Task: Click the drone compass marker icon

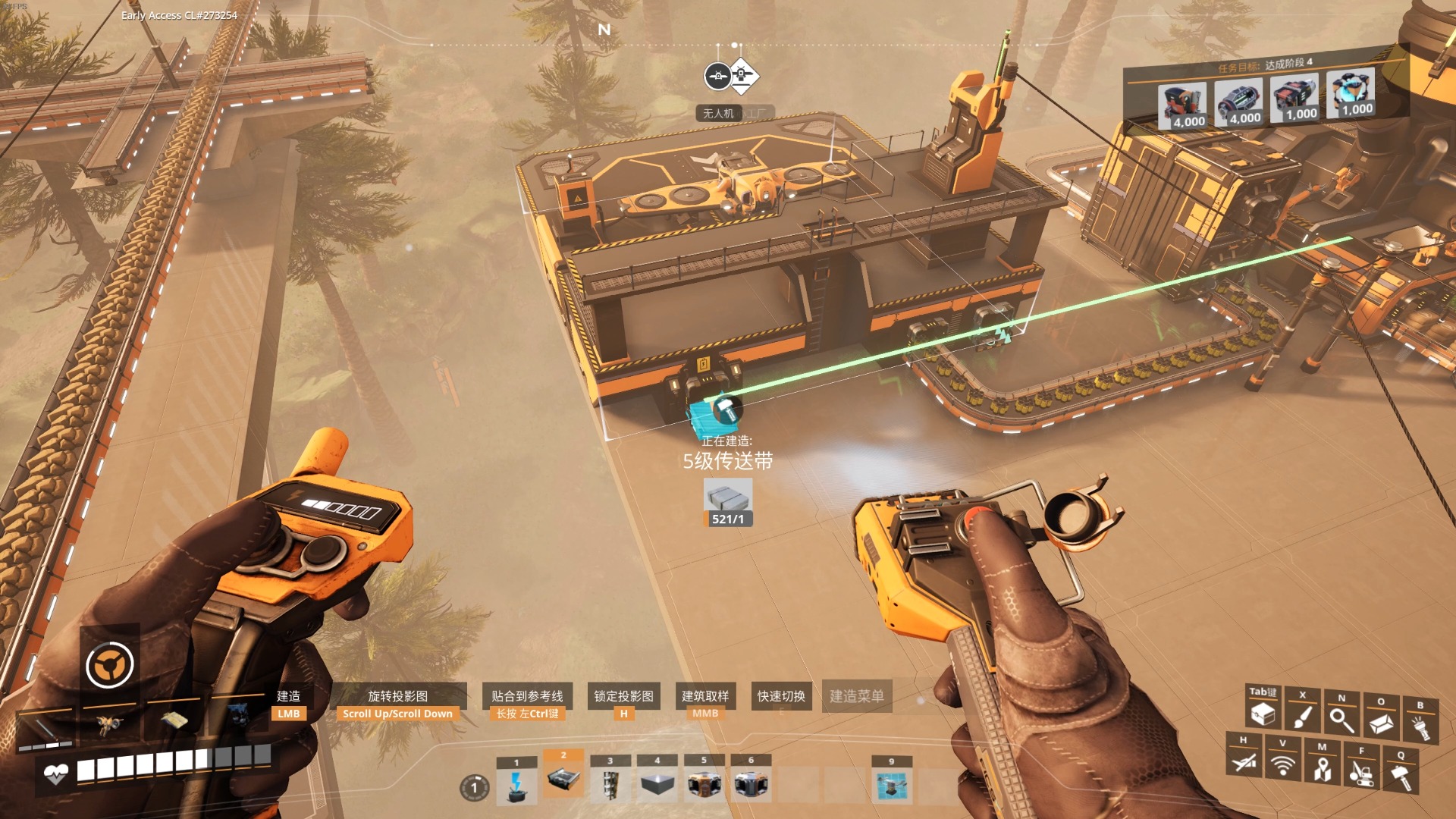Action: point(717,76)
